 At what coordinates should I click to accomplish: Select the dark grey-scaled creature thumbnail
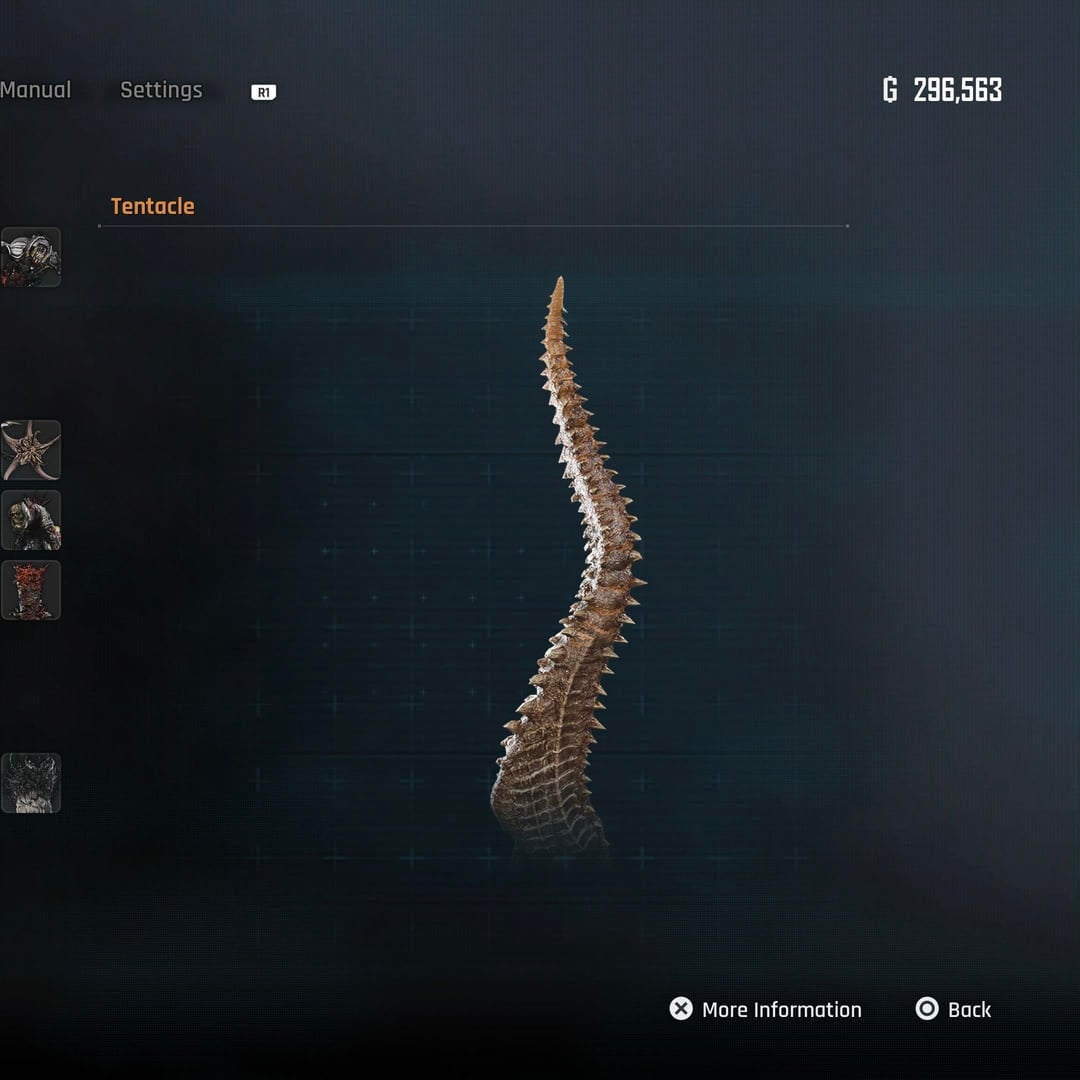31,783
